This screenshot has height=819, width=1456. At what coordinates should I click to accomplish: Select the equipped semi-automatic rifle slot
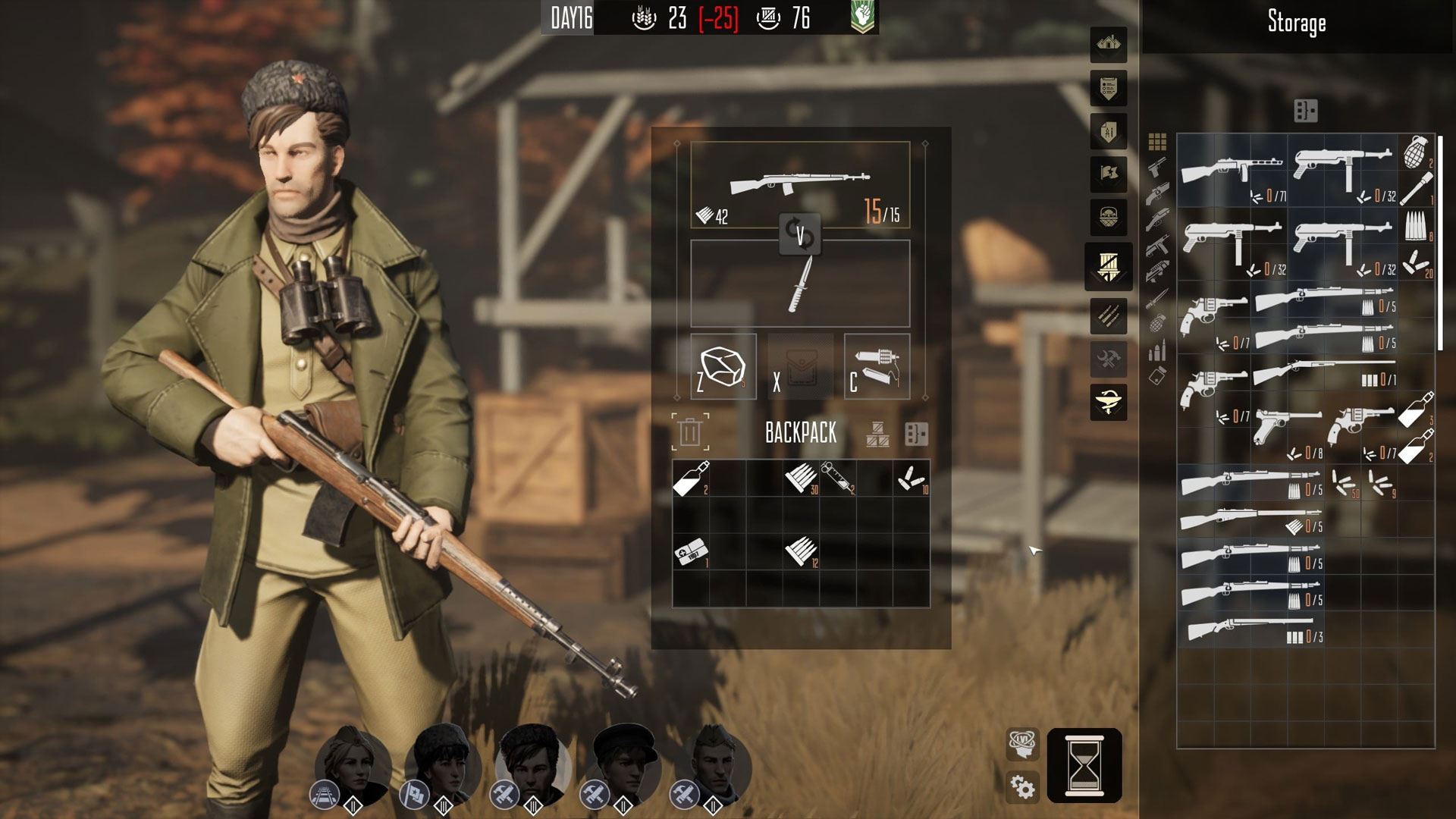tap(800, 185)
